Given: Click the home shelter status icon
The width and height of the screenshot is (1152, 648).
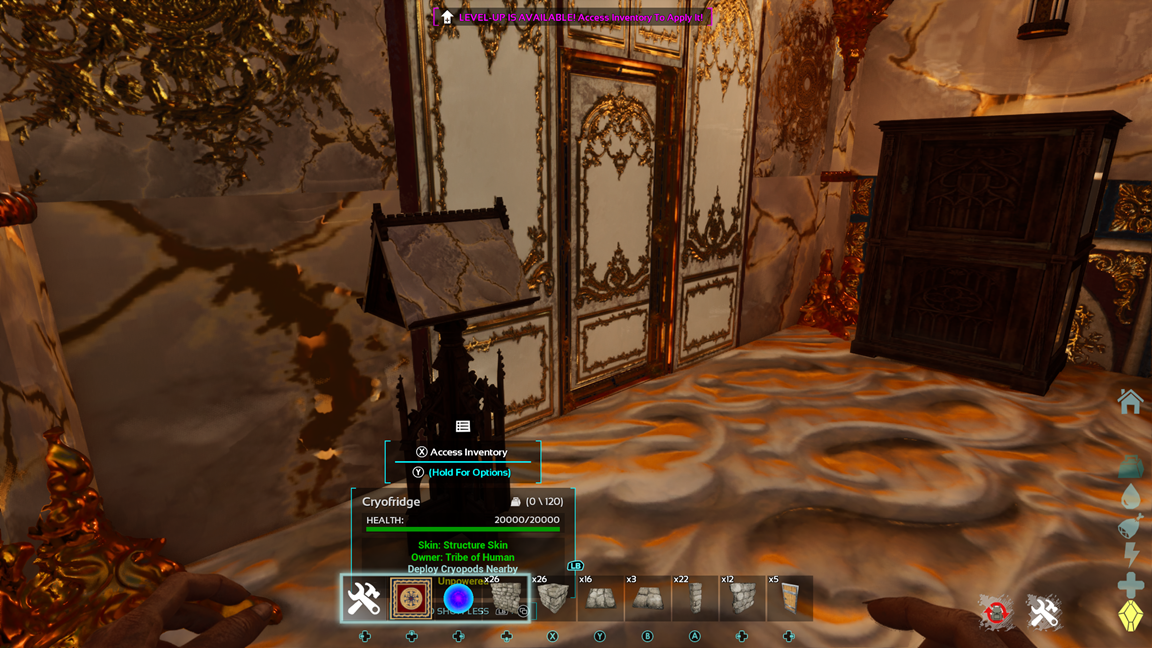Looking at the screenshot, I should click(x=1130, y=402).
